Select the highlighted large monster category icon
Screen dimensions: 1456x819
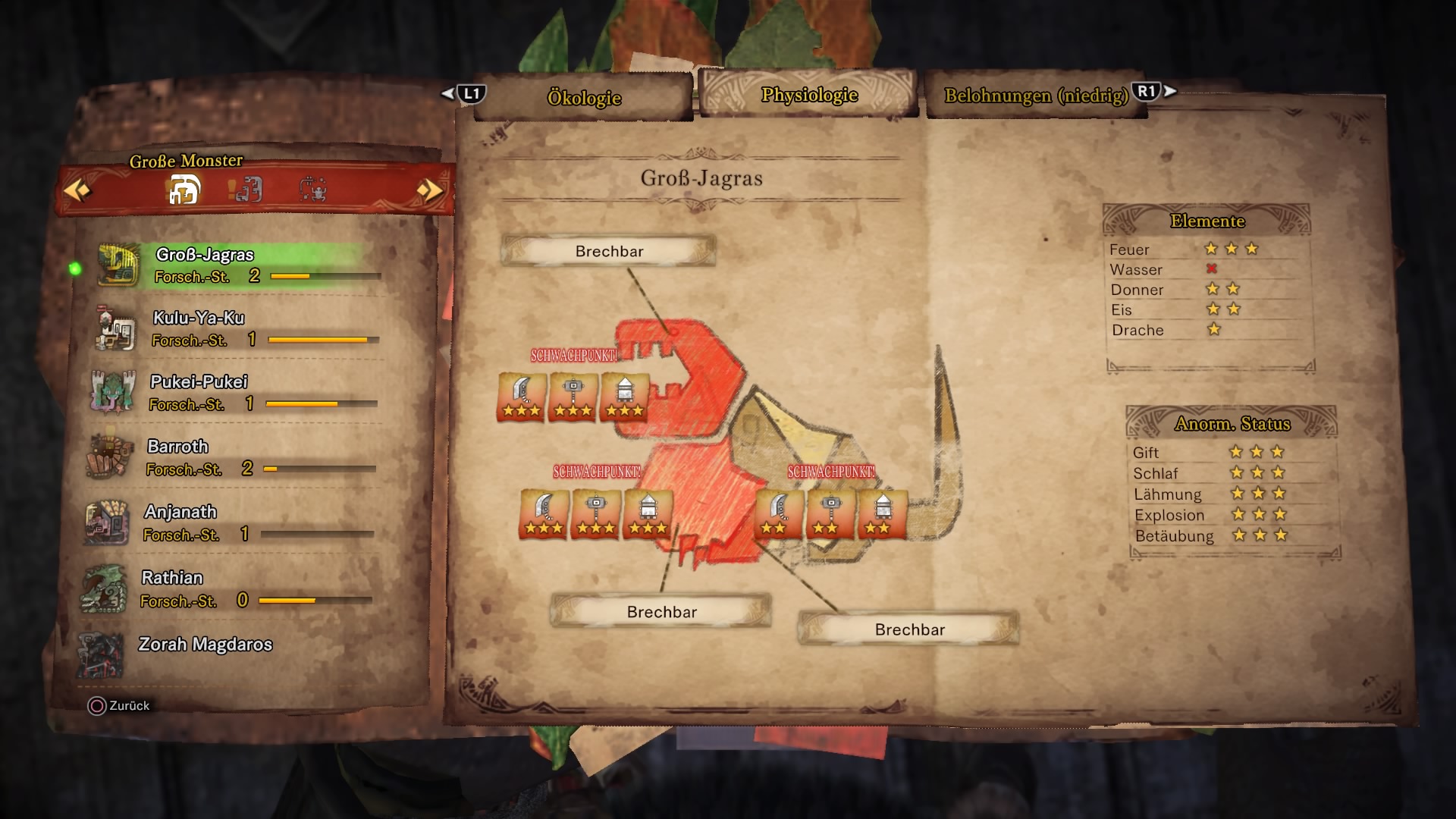tap(184, 189)
